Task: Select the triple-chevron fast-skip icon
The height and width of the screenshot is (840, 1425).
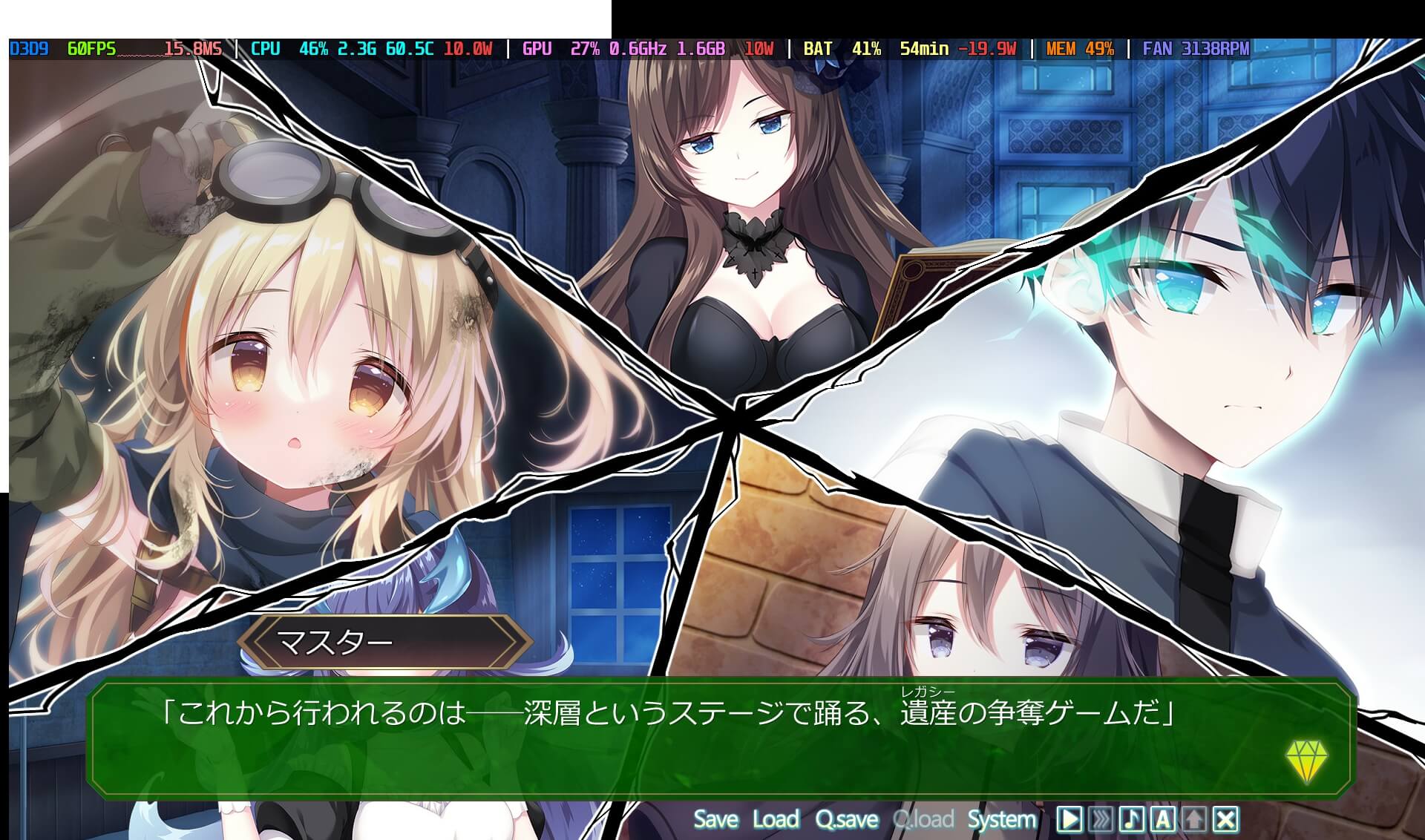Action: tap(1099, 820)
